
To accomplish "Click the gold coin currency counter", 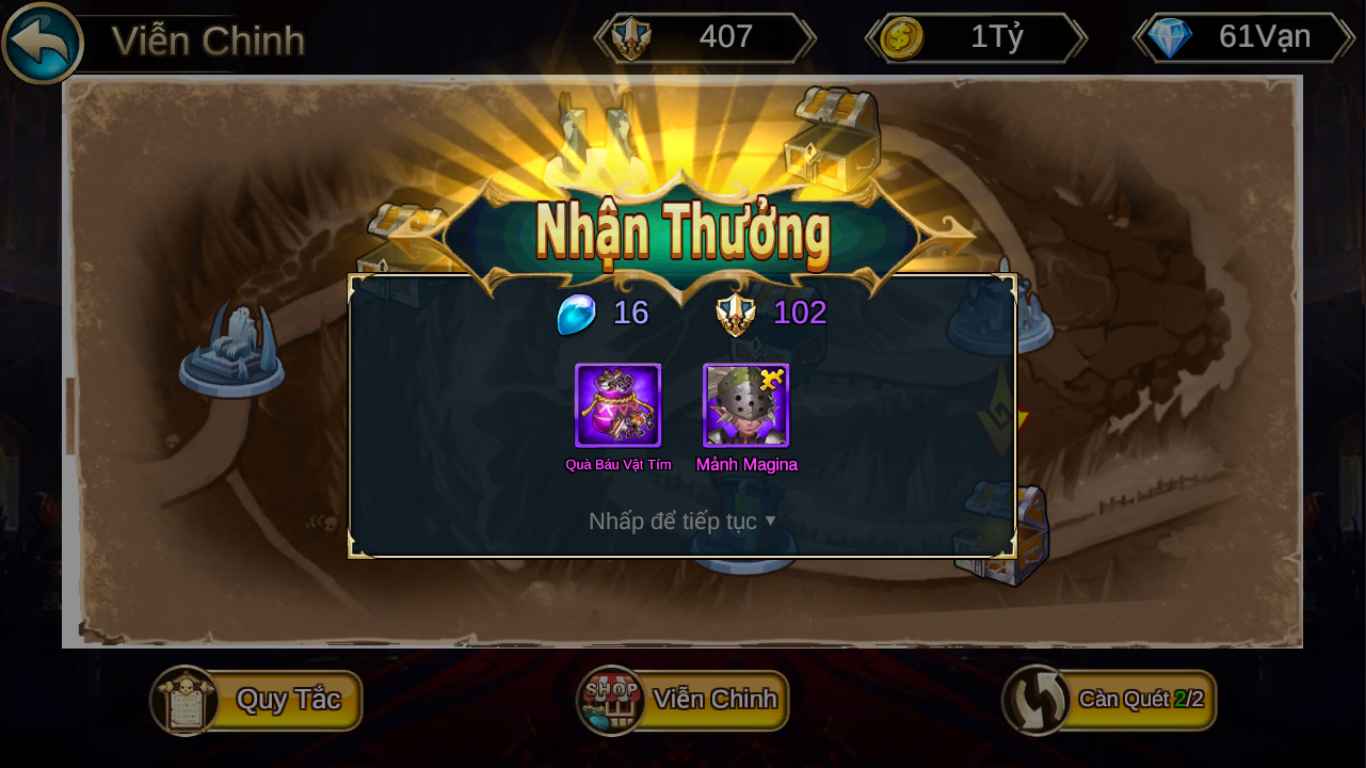I will pos(975,38).
